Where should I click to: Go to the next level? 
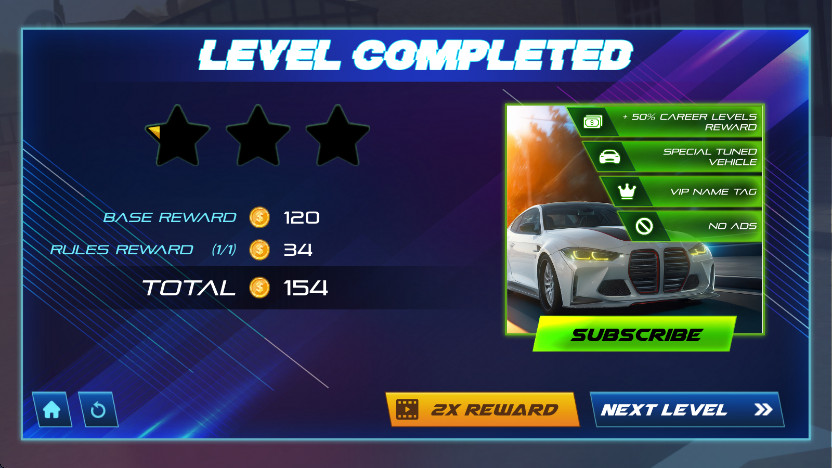[686, 409]
